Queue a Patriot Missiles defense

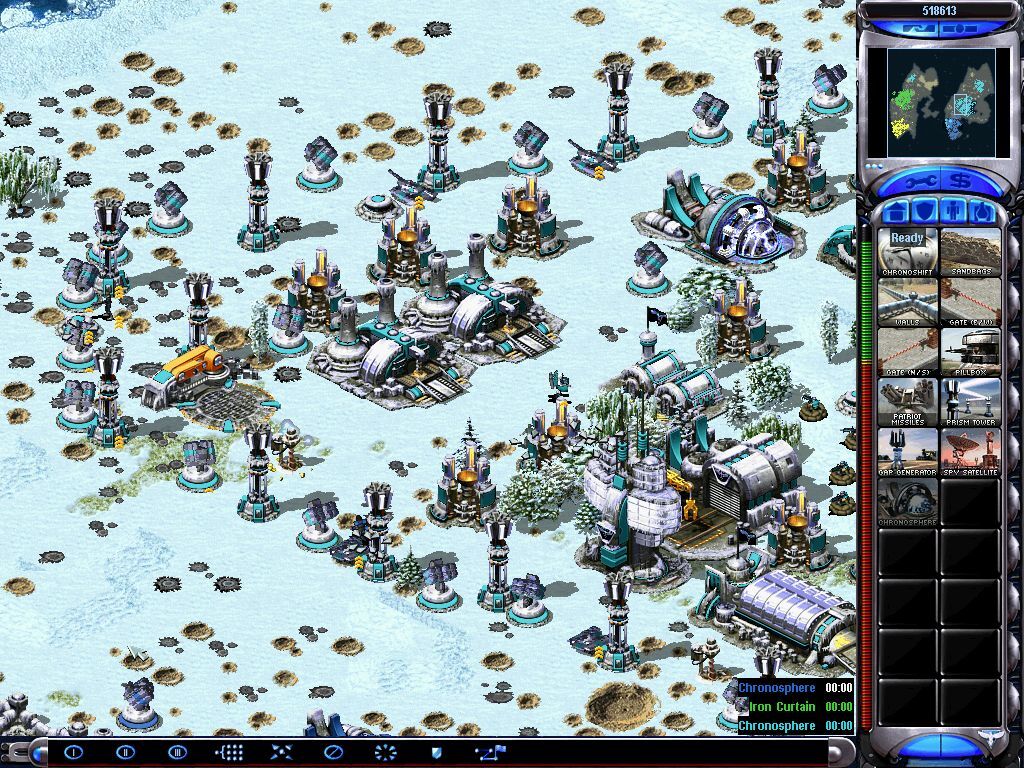(x=908, y=402)
